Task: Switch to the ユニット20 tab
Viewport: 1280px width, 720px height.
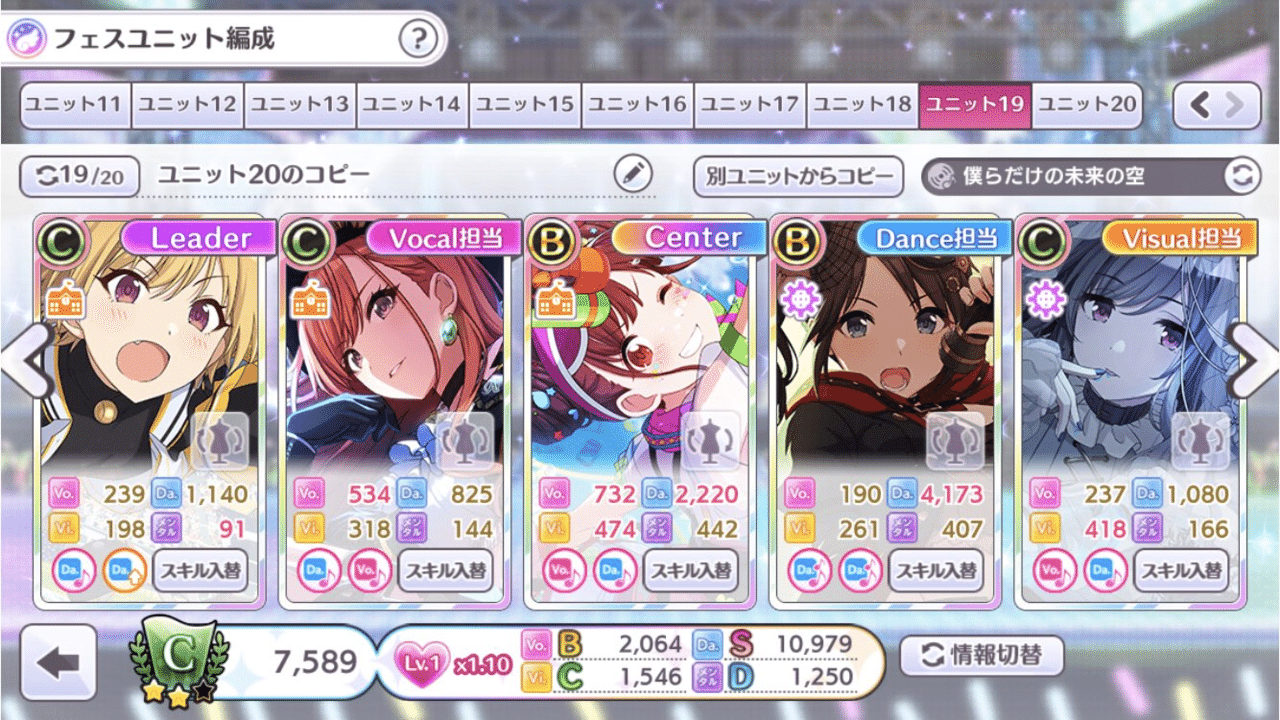Action: coord(1089,104)
